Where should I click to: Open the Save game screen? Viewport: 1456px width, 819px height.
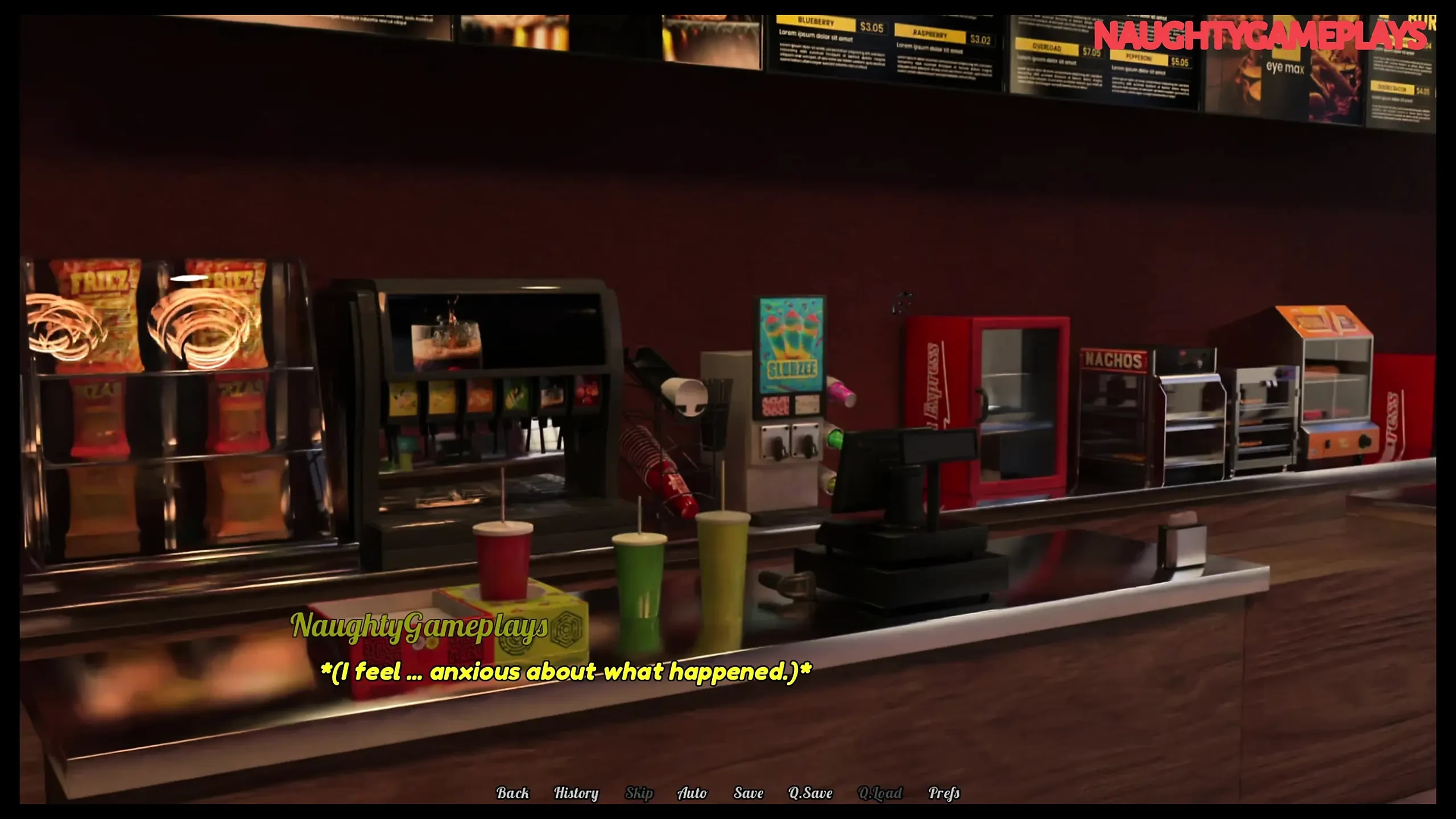(748, 793)
